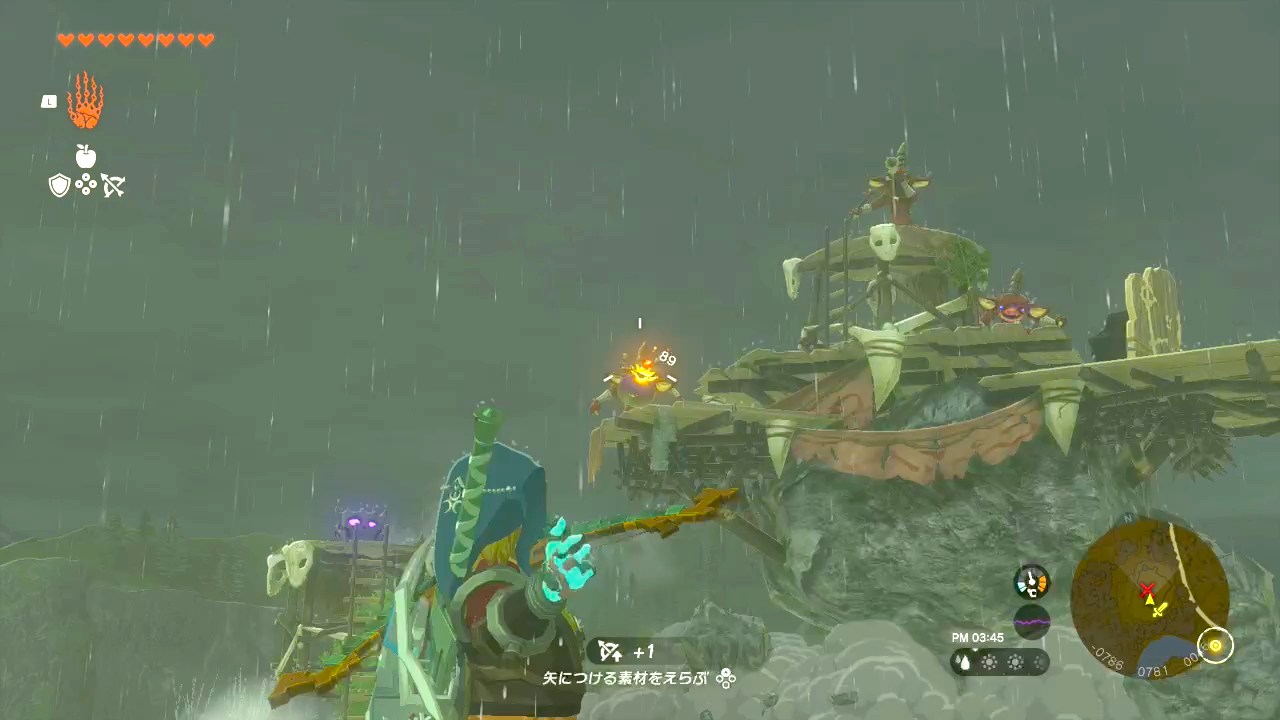1280x720 pixels.
Task: Click the PM 03:45 time display
Action: 977,635
